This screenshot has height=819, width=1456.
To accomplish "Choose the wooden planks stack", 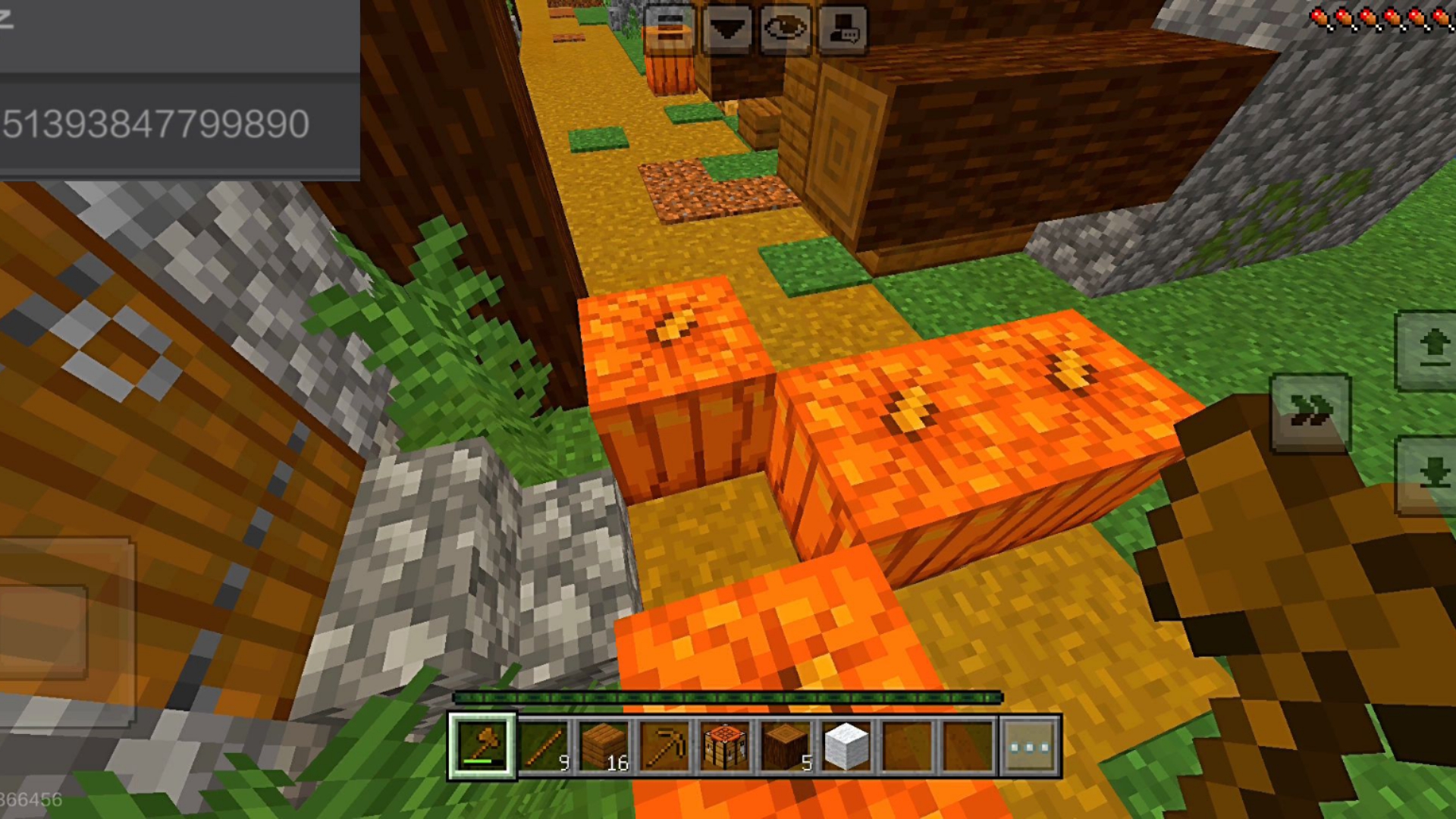I will coord(604,746).
